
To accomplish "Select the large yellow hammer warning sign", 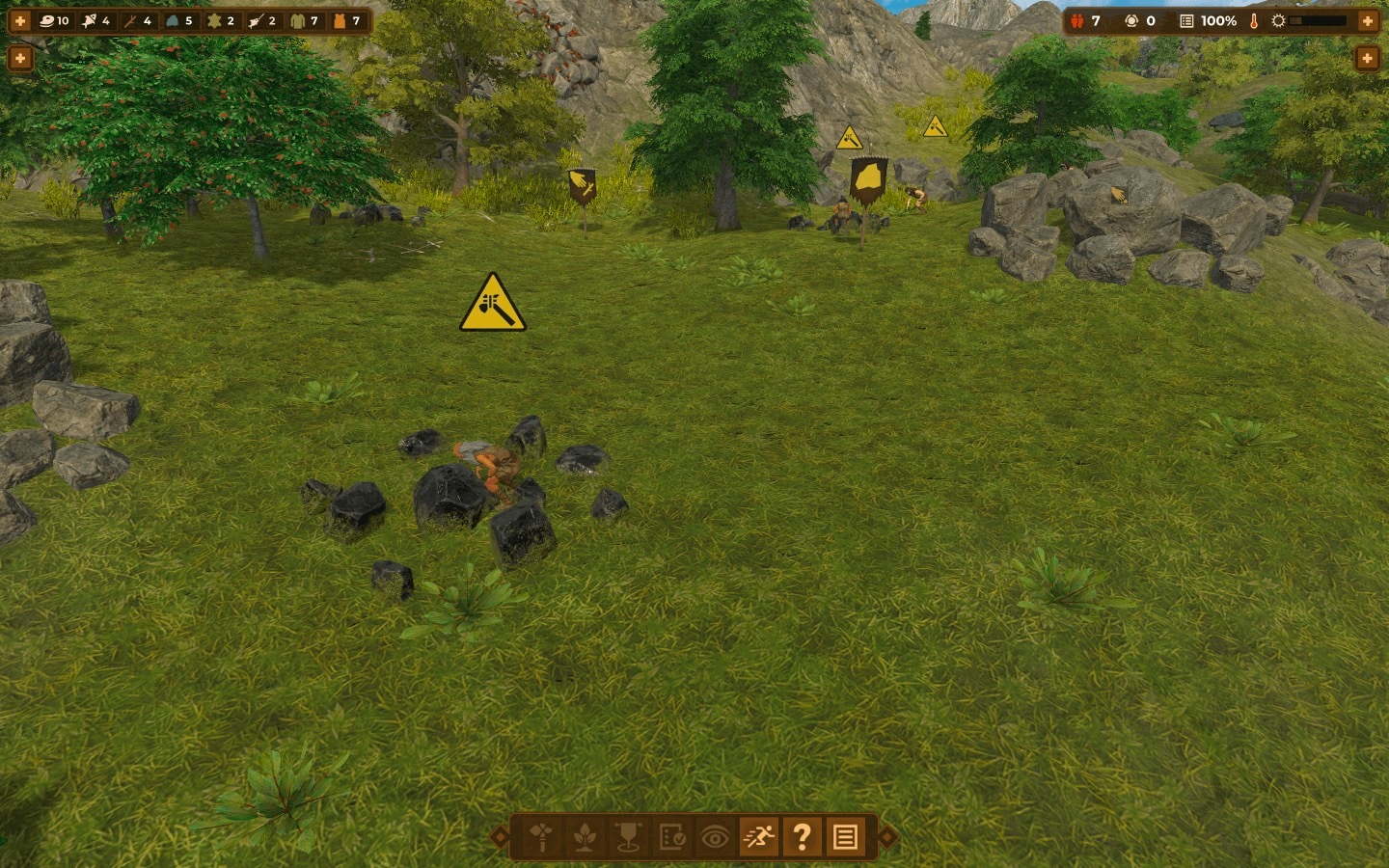I will [x=493, y=304].
